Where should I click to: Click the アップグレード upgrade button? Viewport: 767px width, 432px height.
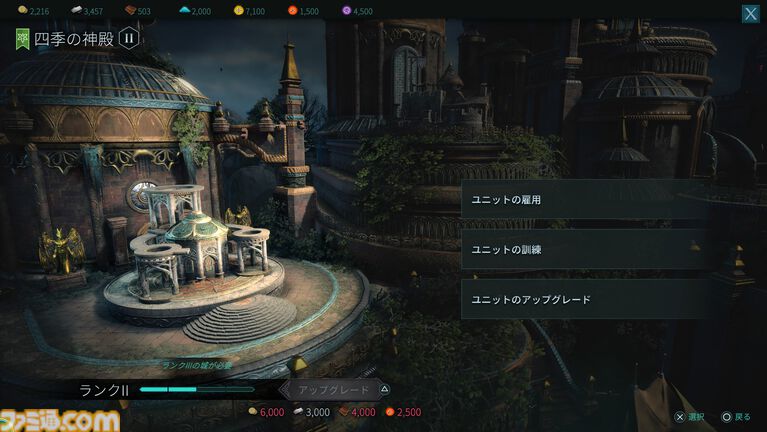pyautogui.click(x=336, y=390)
